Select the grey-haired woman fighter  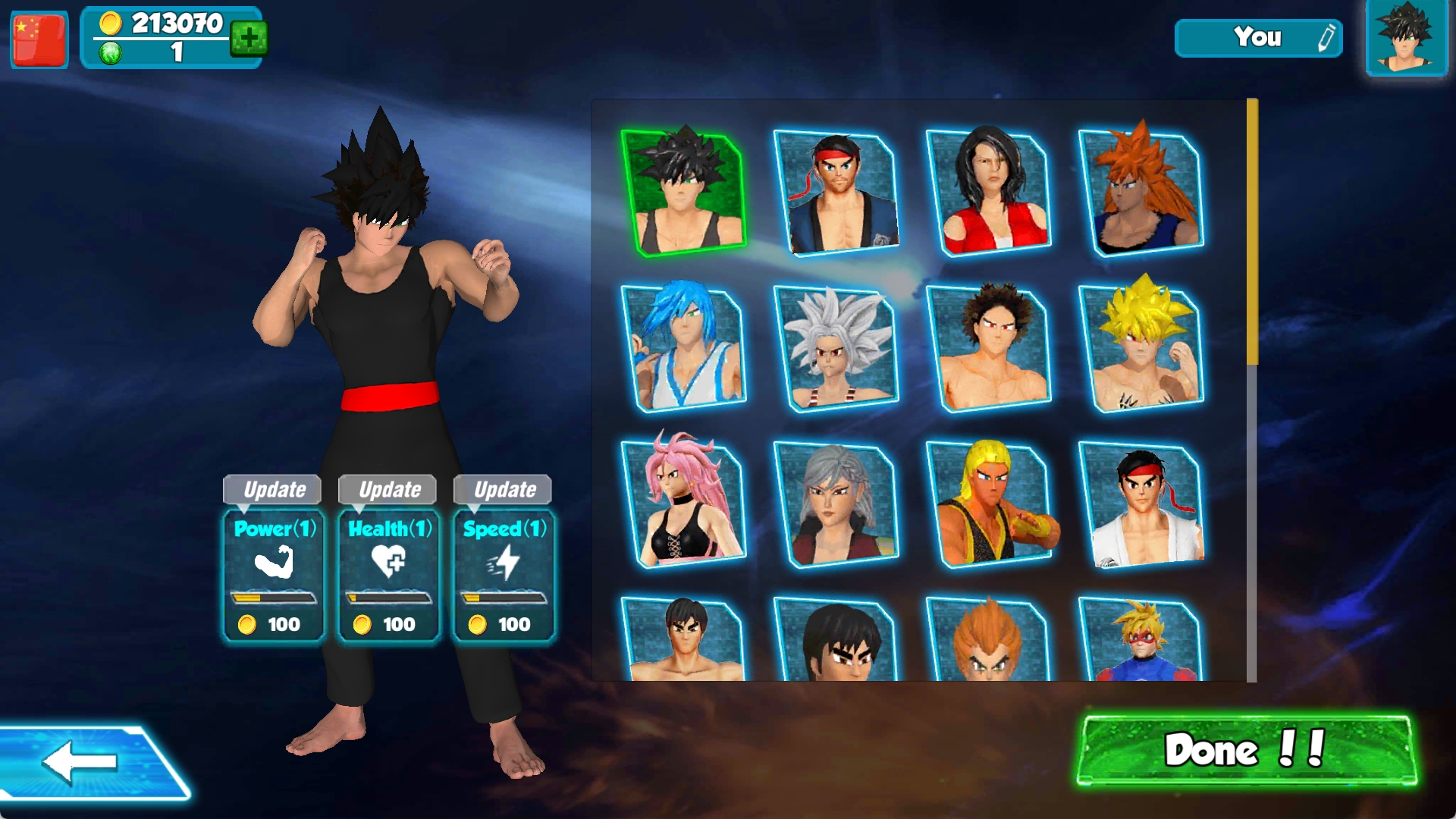tap(836, 504)
